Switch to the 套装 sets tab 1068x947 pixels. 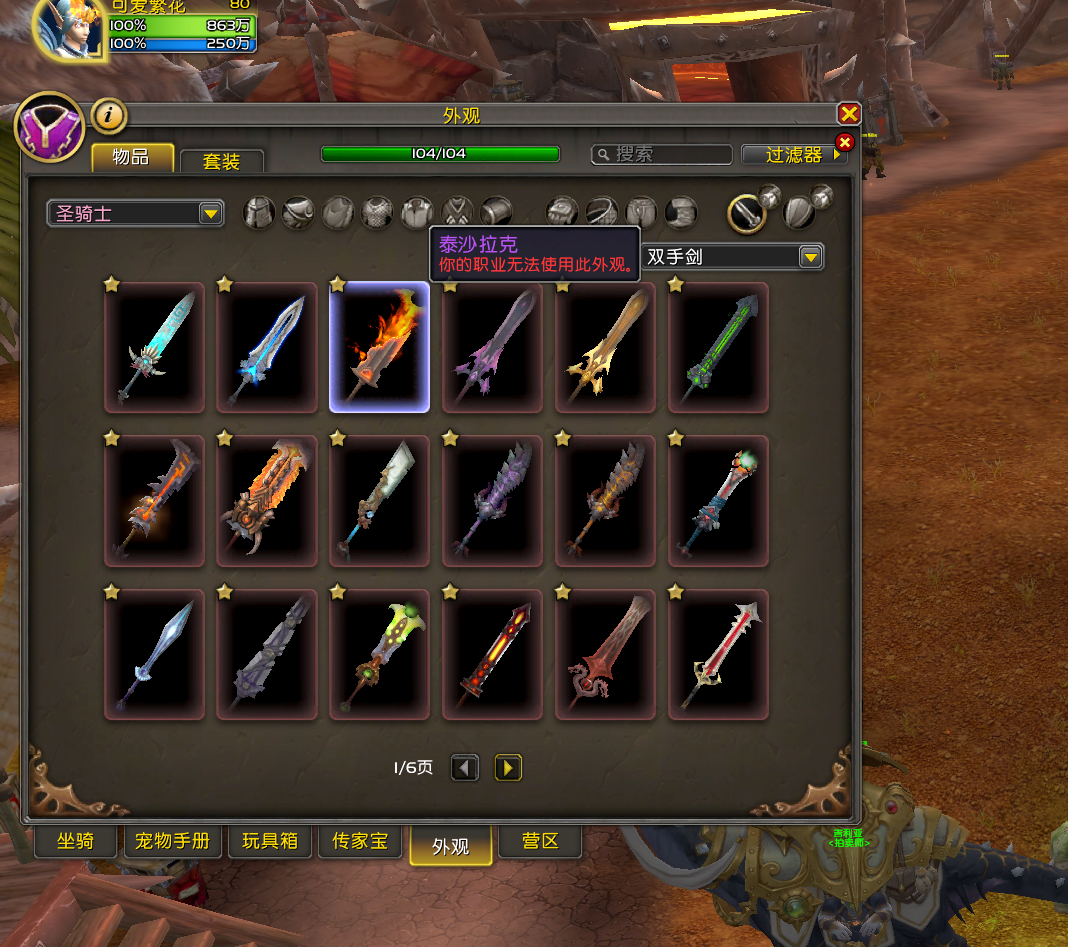[222, 161]
